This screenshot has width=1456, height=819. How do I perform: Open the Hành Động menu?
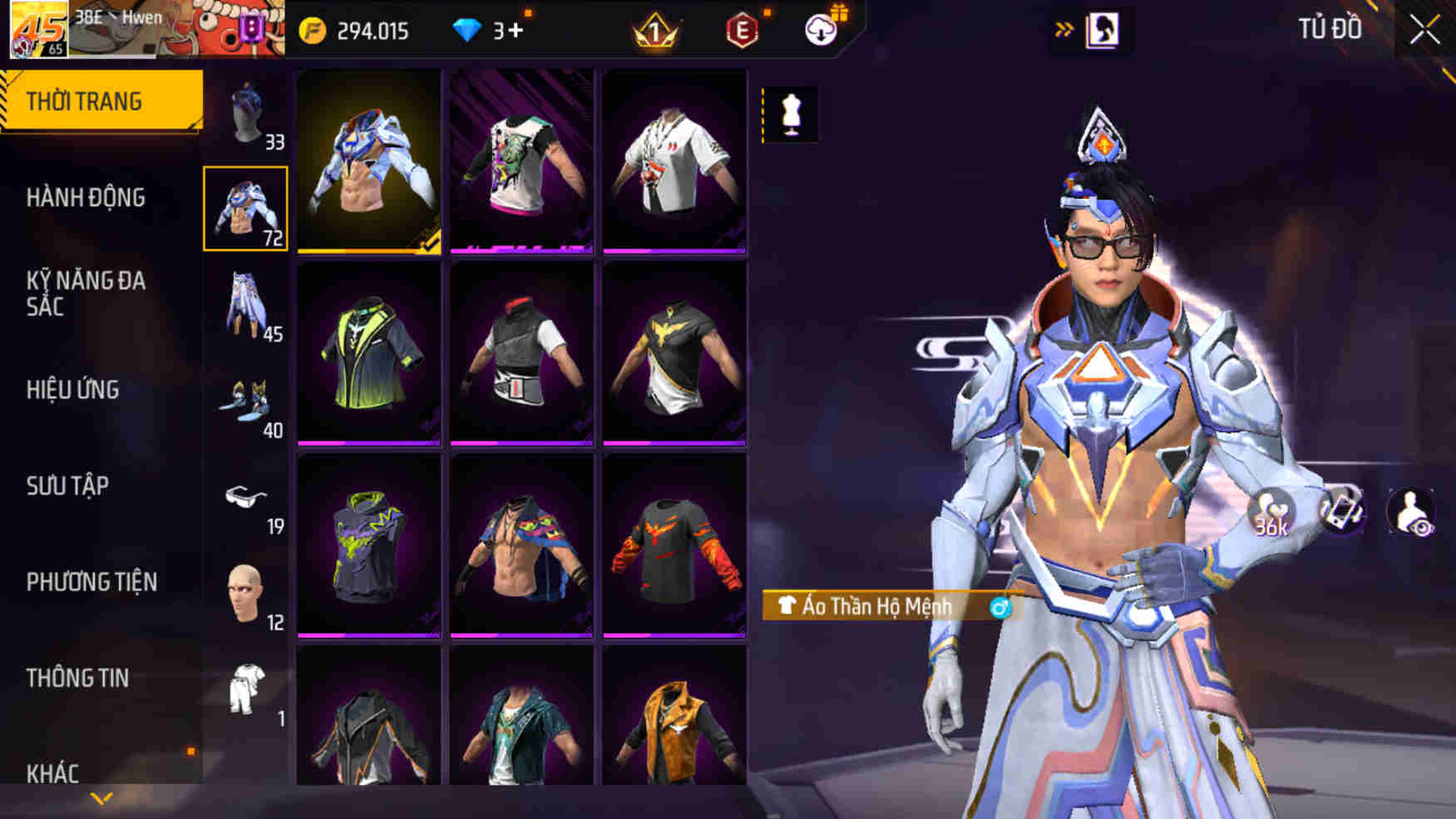point(86,198)
